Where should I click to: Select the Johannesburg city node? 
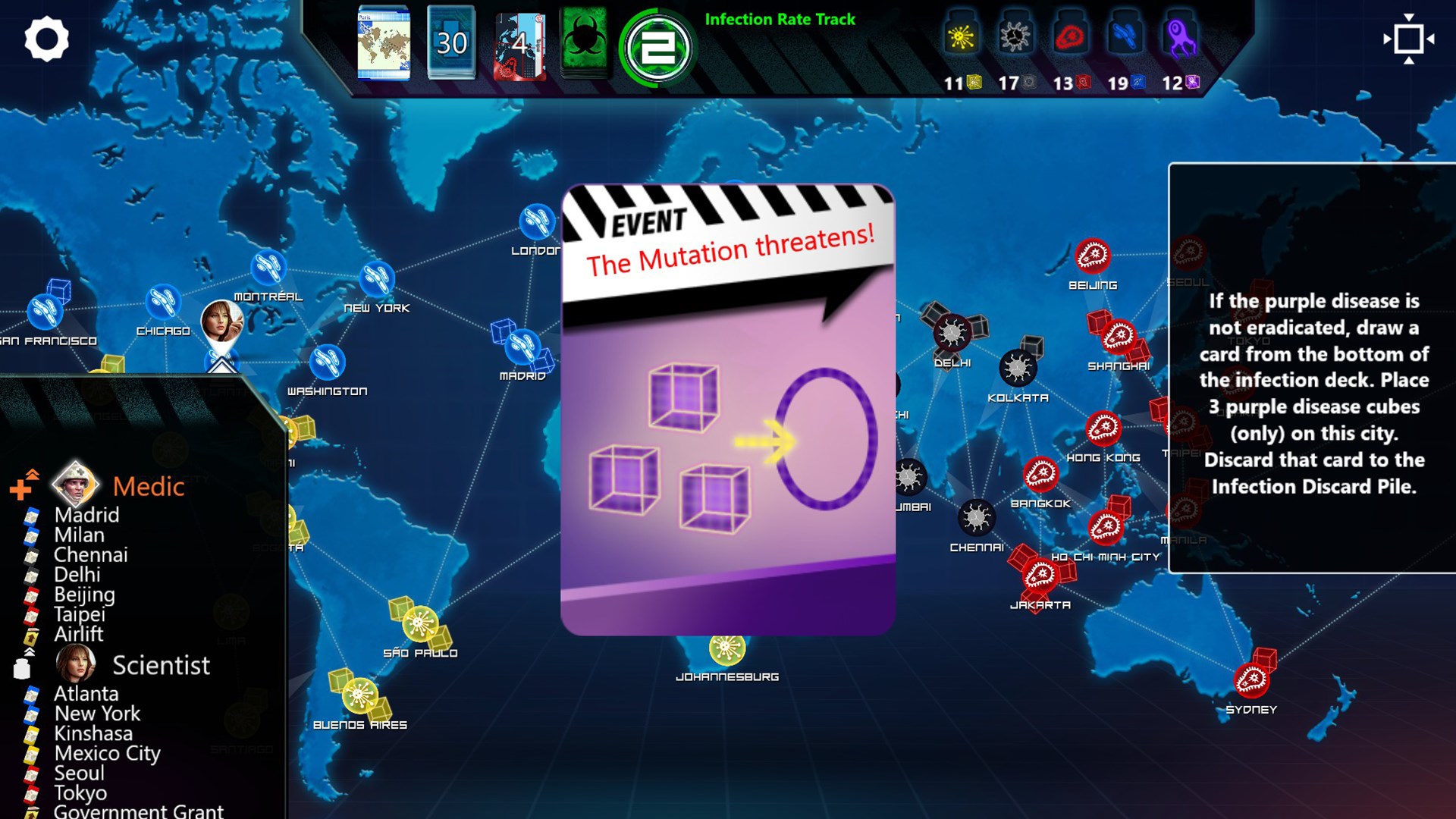726,650
